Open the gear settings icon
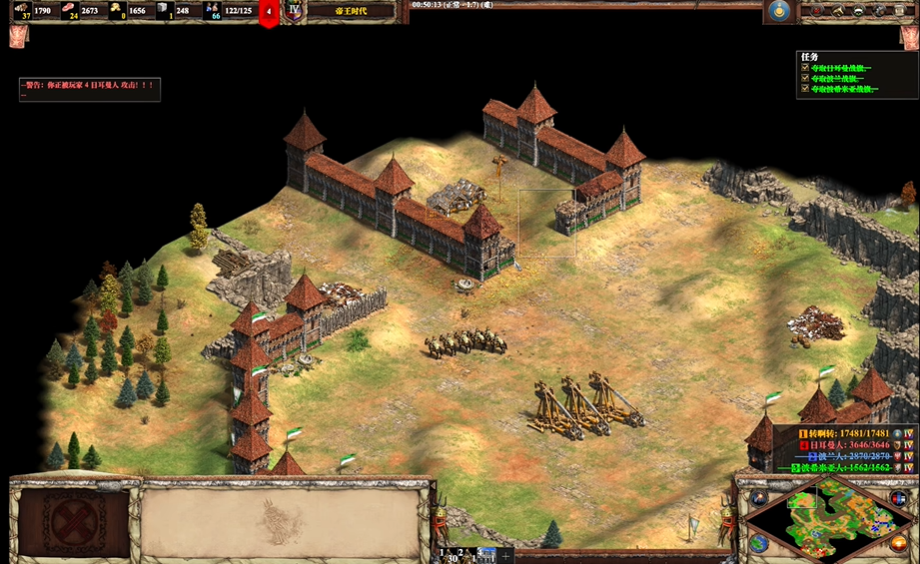Image resolution: width=920 pixels, height=564 pixels. [x=880, y=11]
